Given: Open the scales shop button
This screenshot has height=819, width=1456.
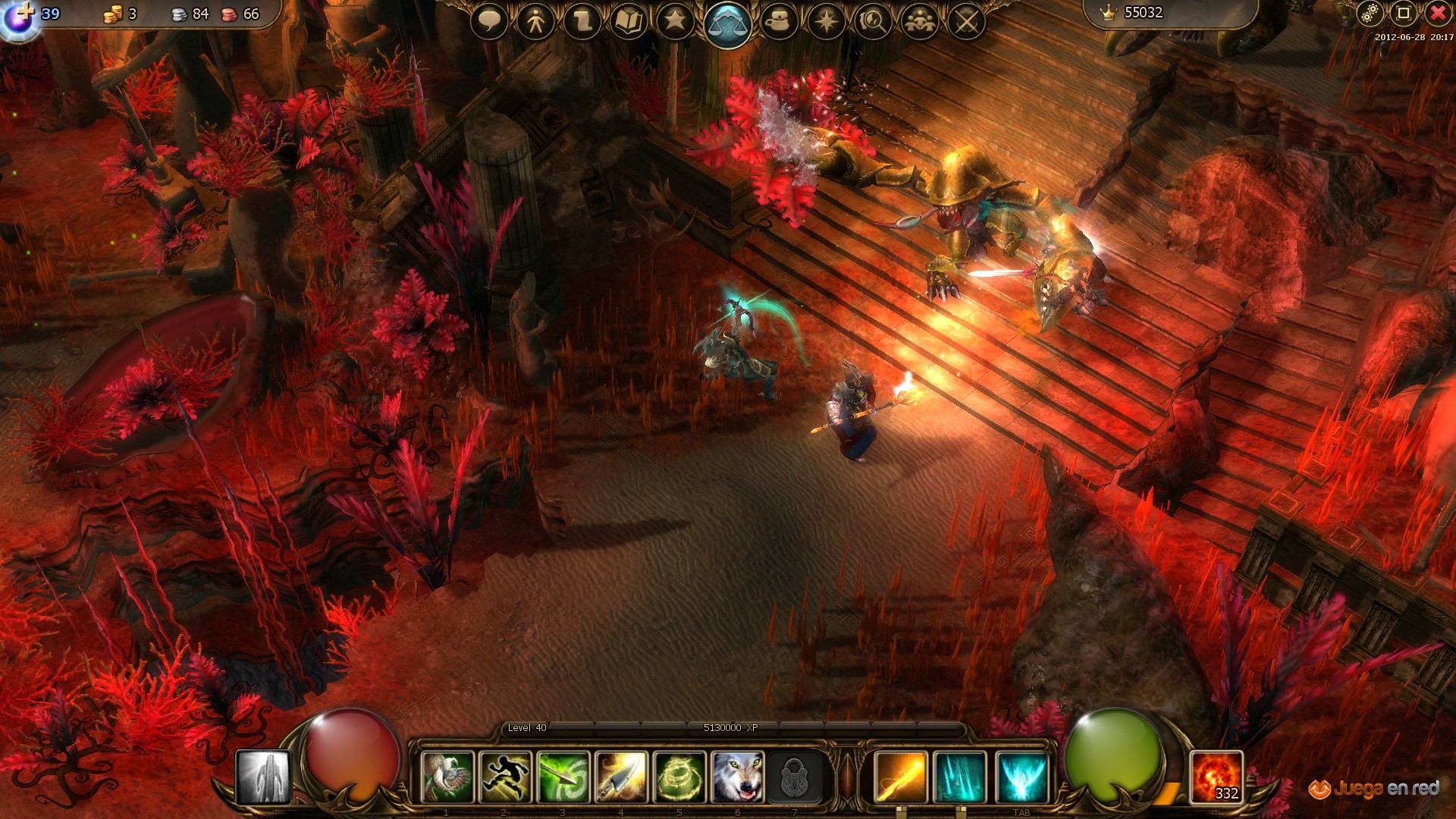Looking at the screenshot, I should click(727, 24).
